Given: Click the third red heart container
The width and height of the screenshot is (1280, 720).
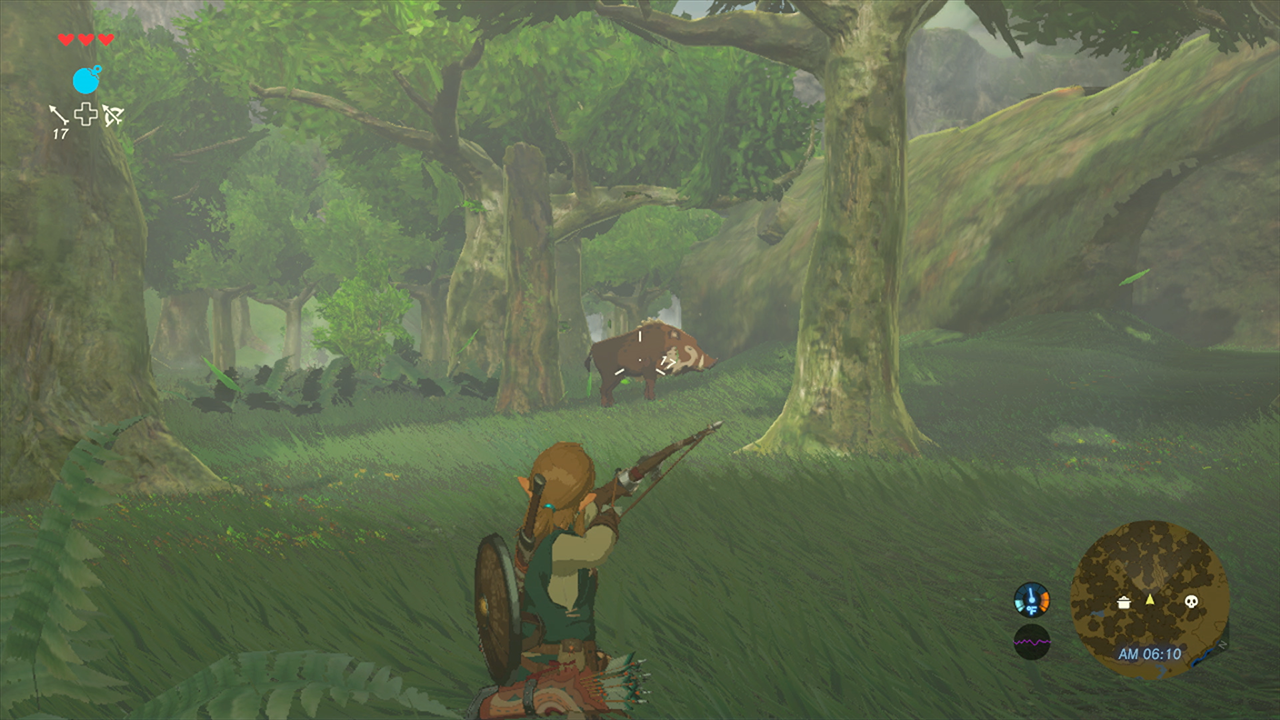Looking at the screenshot, I should [x=105, y=39].
